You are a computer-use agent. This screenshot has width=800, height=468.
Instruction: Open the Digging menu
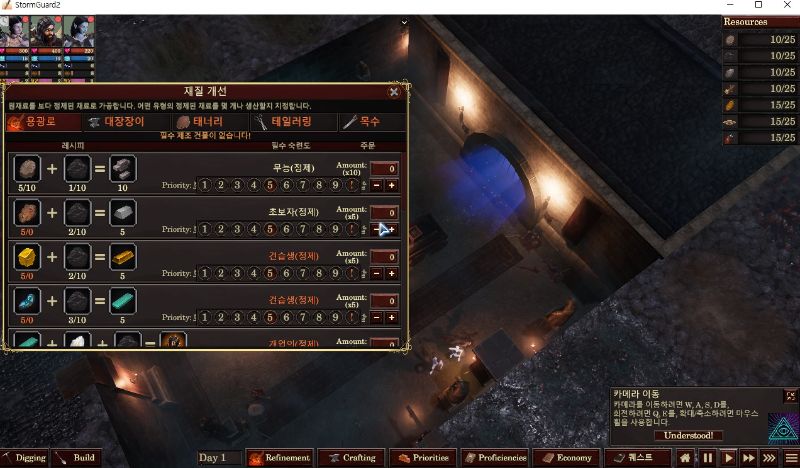click(25, 458)
